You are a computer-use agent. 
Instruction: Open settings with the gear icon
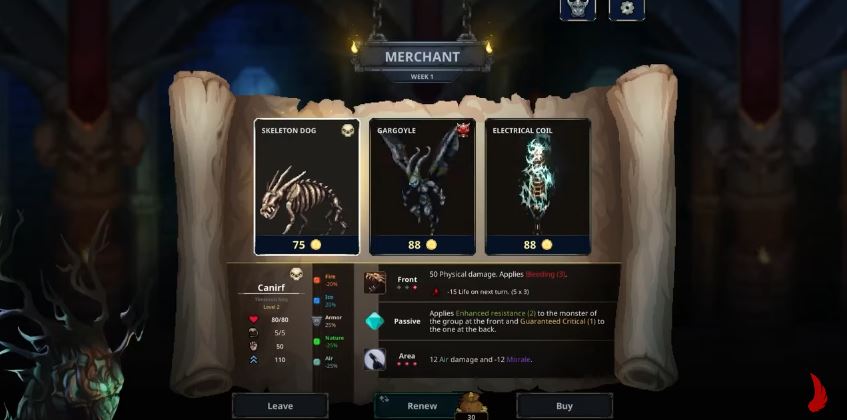627,8
